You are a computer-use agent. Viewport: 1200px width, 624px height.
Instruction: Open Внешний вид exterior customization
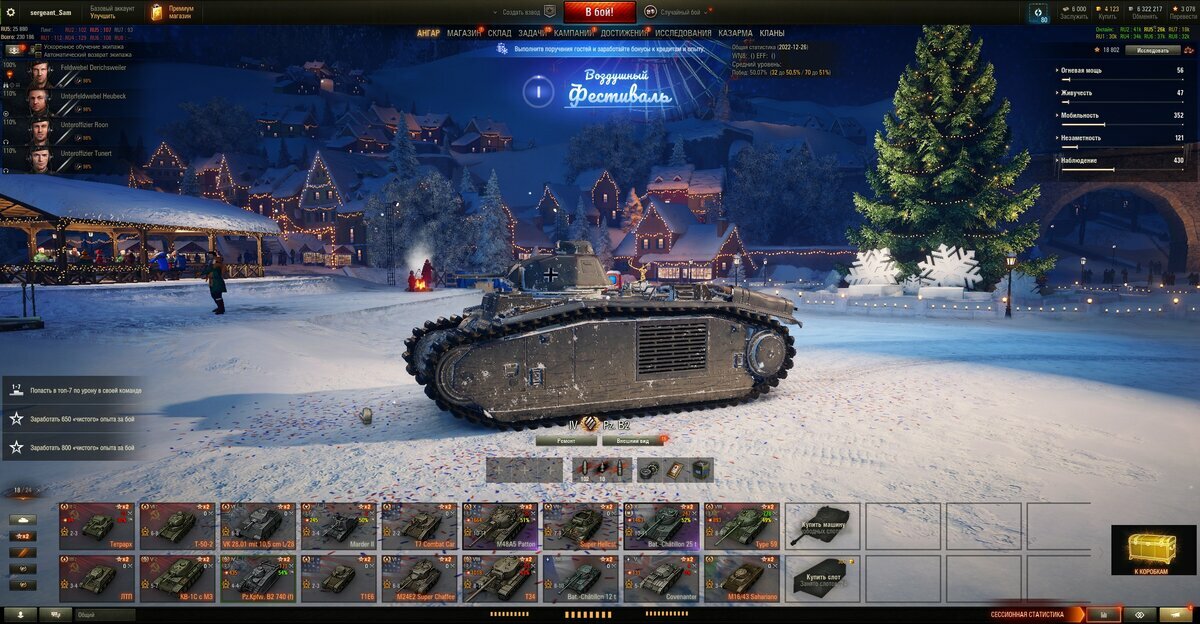[x=631, y=440]
